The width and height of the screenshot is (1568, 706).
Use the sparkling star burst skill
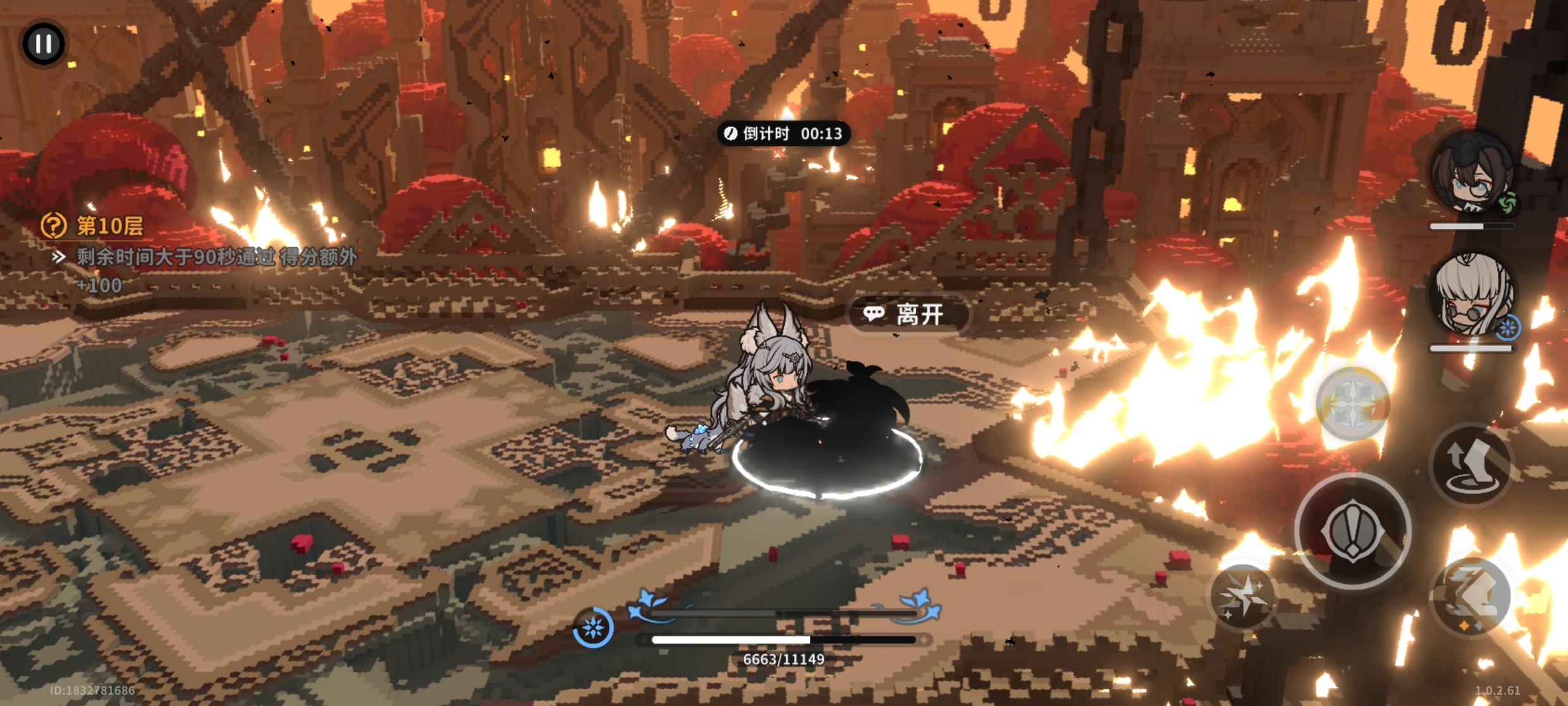coord(1243,595)
